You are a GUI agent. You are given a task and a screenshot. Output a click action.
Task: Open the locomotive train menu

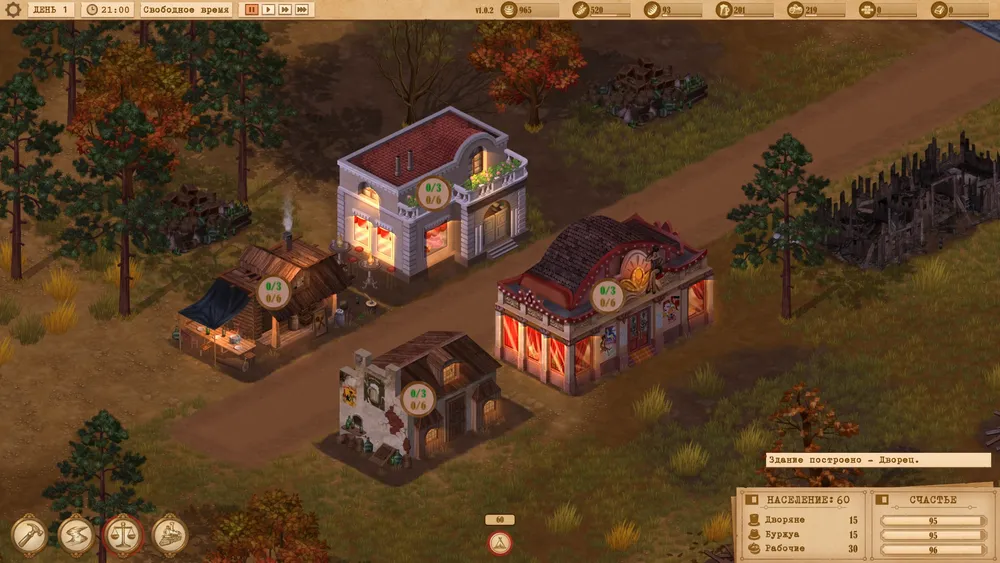click(170, 535)
